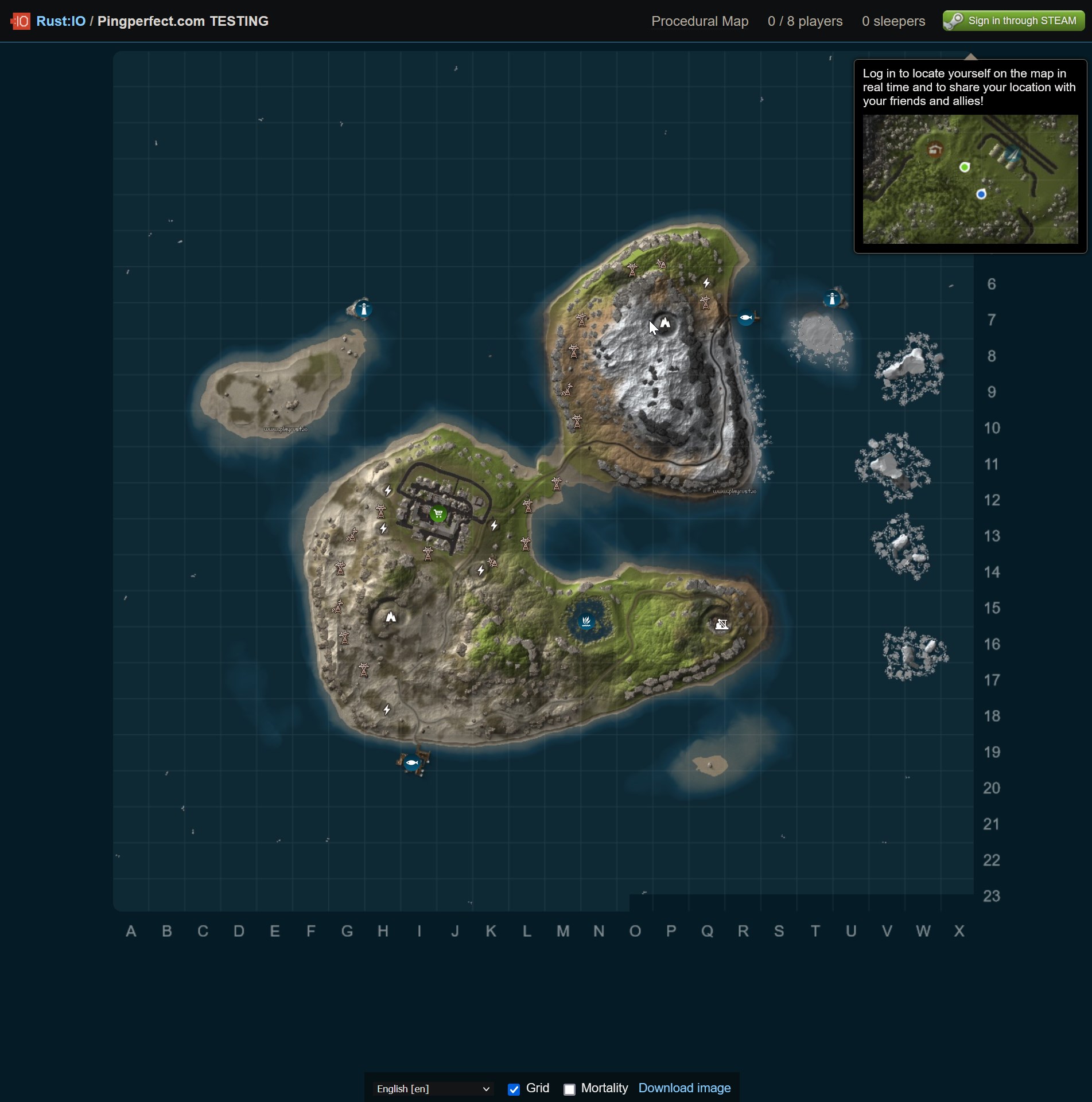The image size is (1092, 1102).
Task: Enable the Mortality overlay checkbox
Action: (569, 1089)
